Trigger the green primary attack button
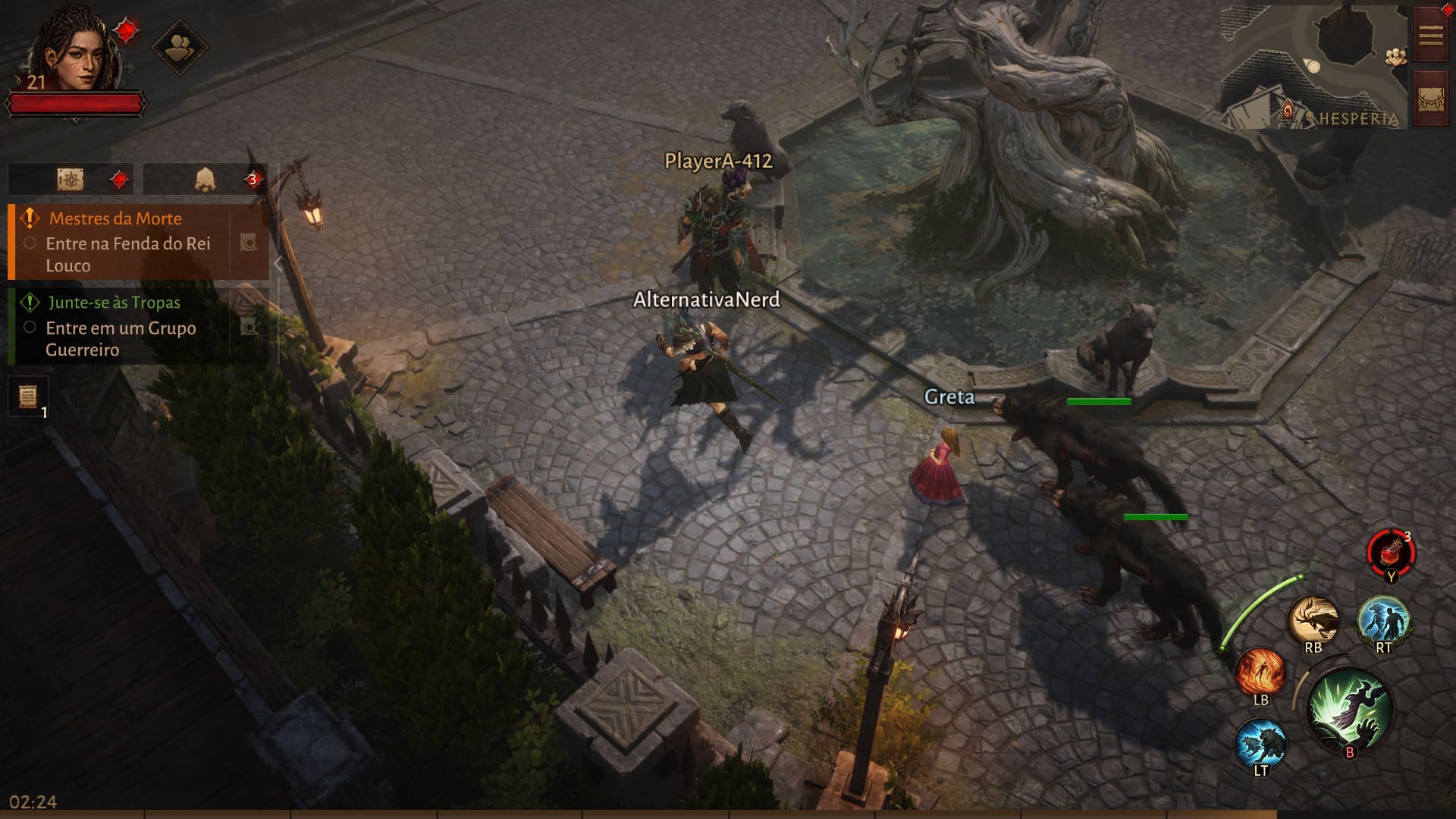 (x=1348, y=711)
